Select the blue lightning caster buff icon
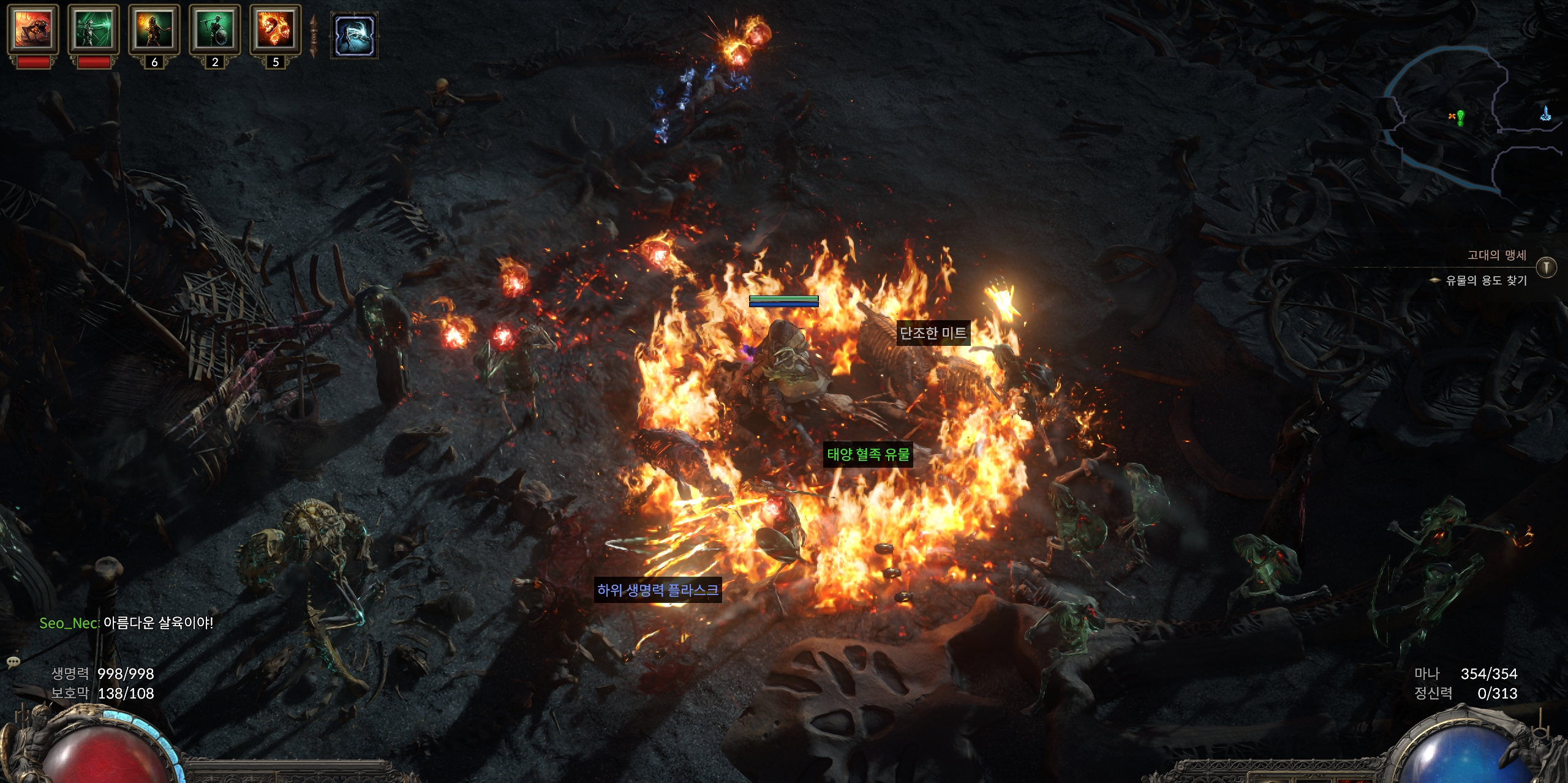 [355, 36]
